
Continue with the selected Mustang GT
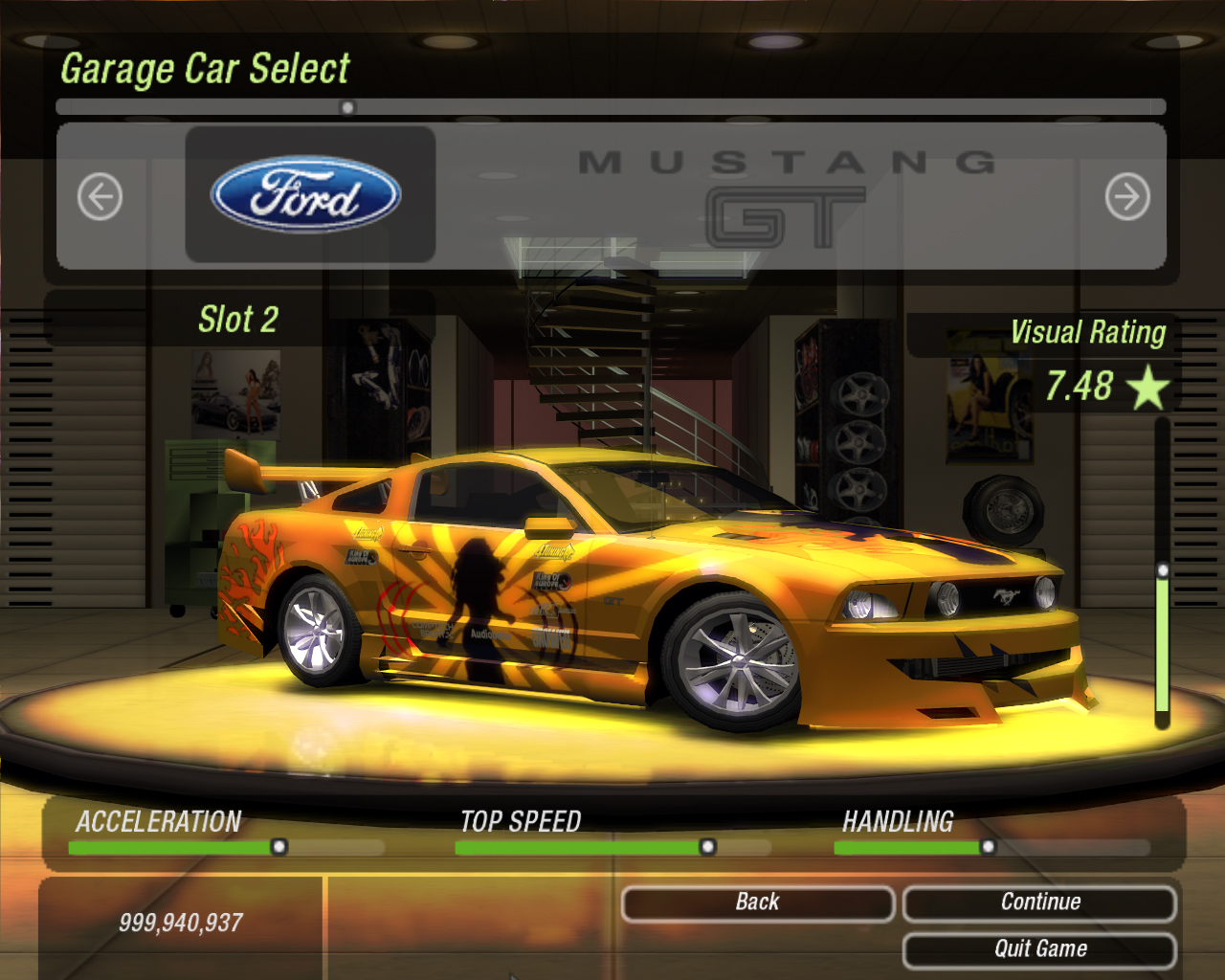click(1039, 902)
